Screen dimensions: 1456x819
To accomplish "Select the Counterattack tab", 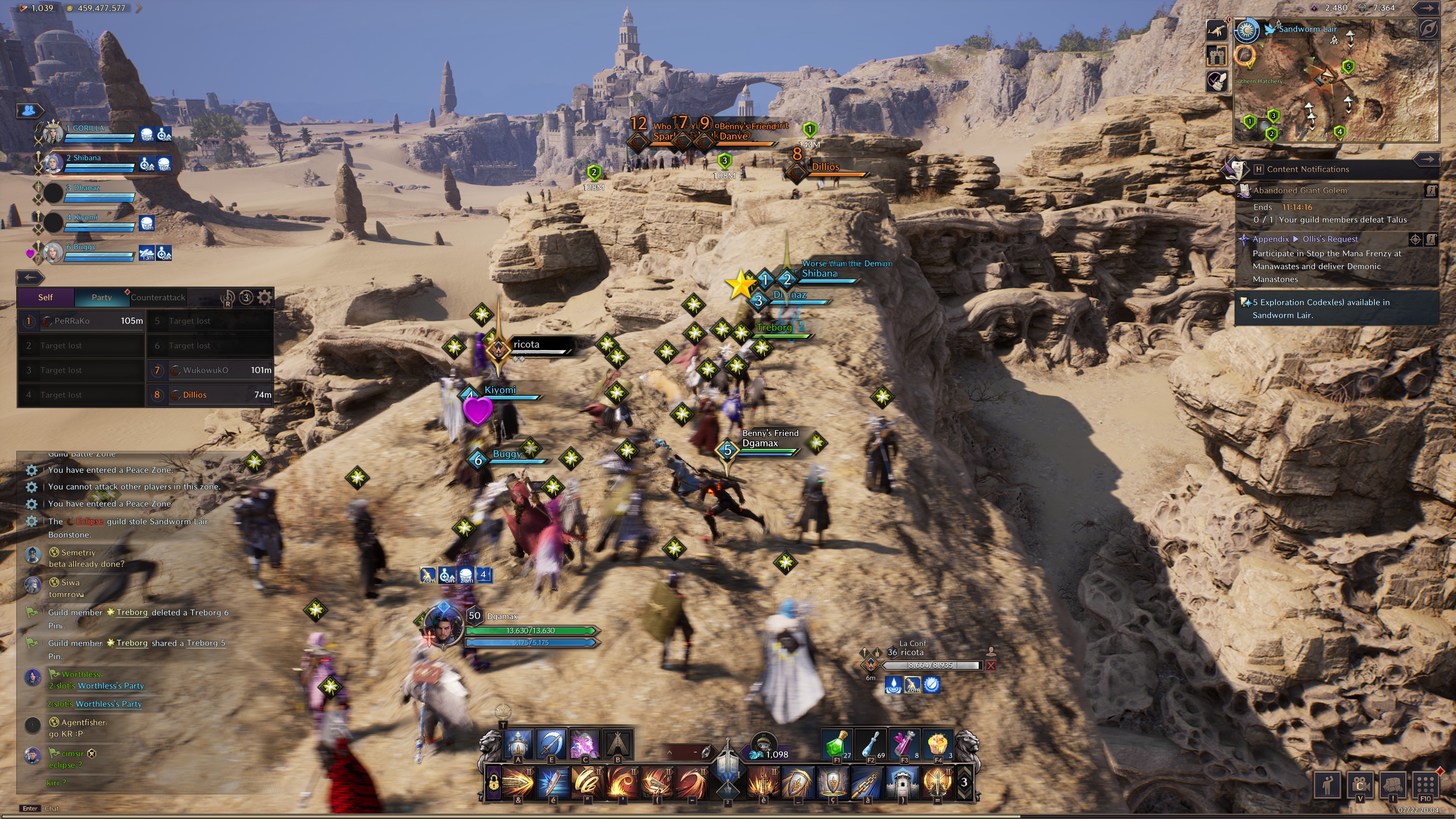I will pyautogui.click(x=158, y=297).
